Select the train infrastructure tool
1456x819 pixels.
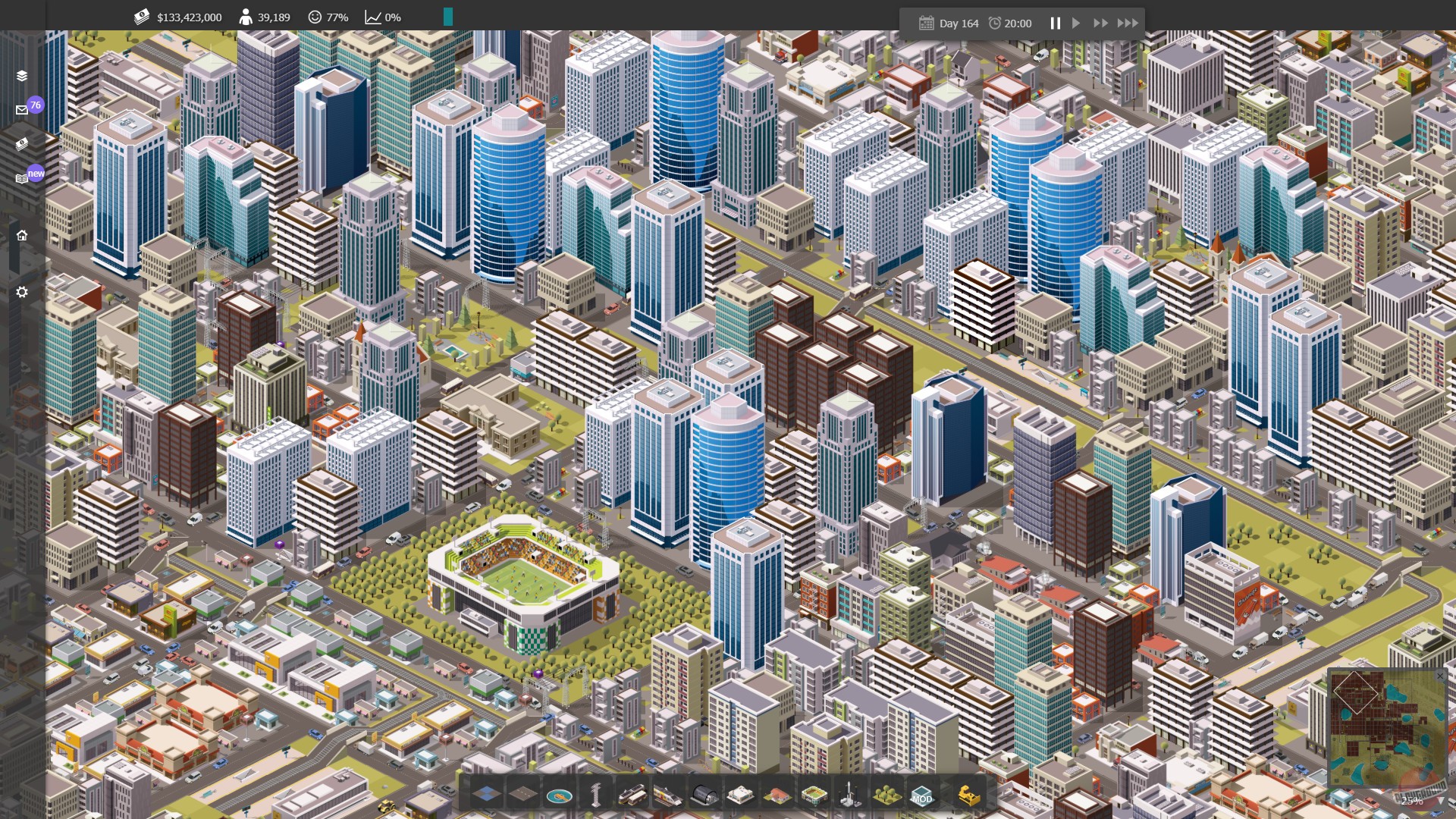[668, 795]
